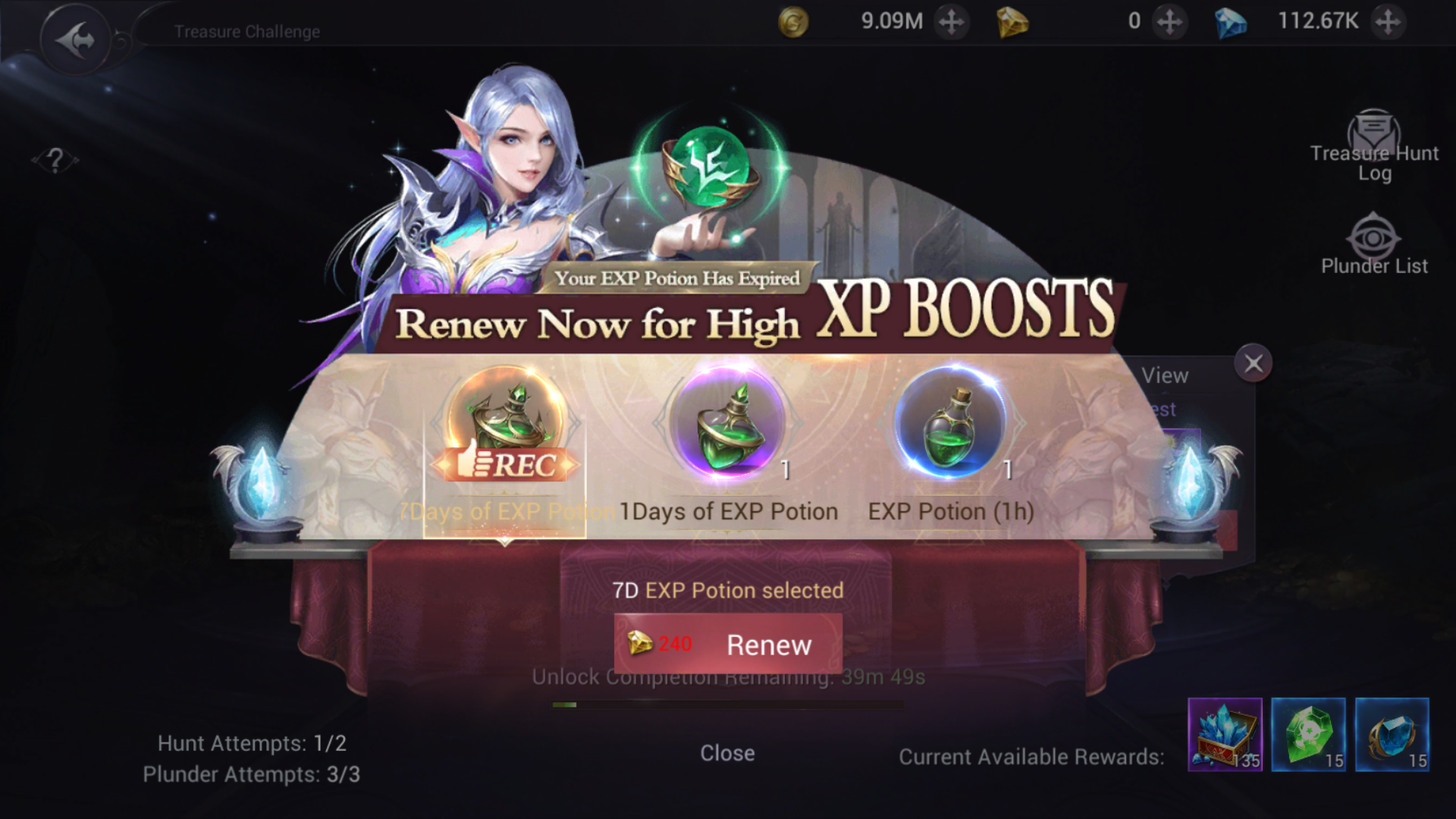Image resolution: width=1456 pixels, height=819 pixels.
Task: Select the EXP Potion (1h) option
Action: (x=949, y=425)
